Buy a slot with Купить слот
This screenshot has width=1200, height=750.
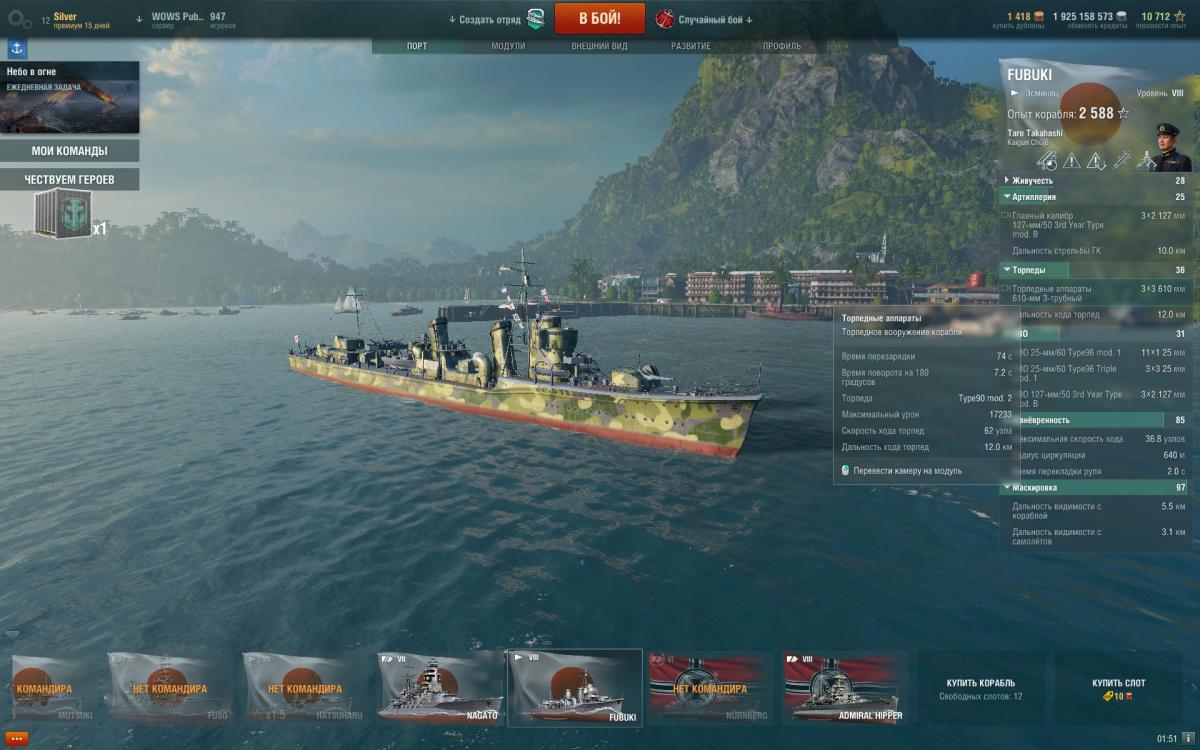click(x=1119, y=688)
